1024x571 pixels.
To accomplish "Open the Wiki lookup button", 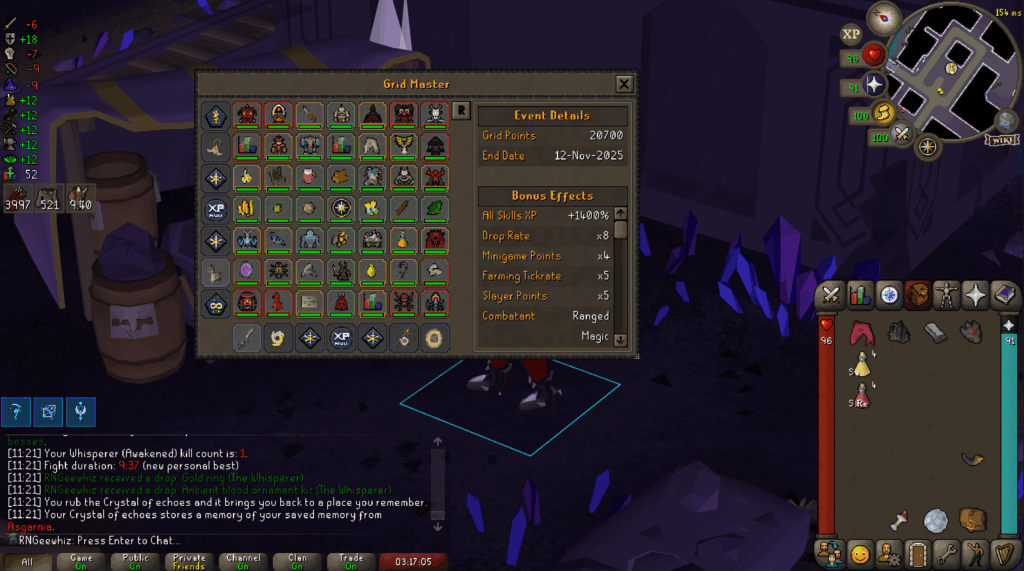I will (x=1000, y=140).
